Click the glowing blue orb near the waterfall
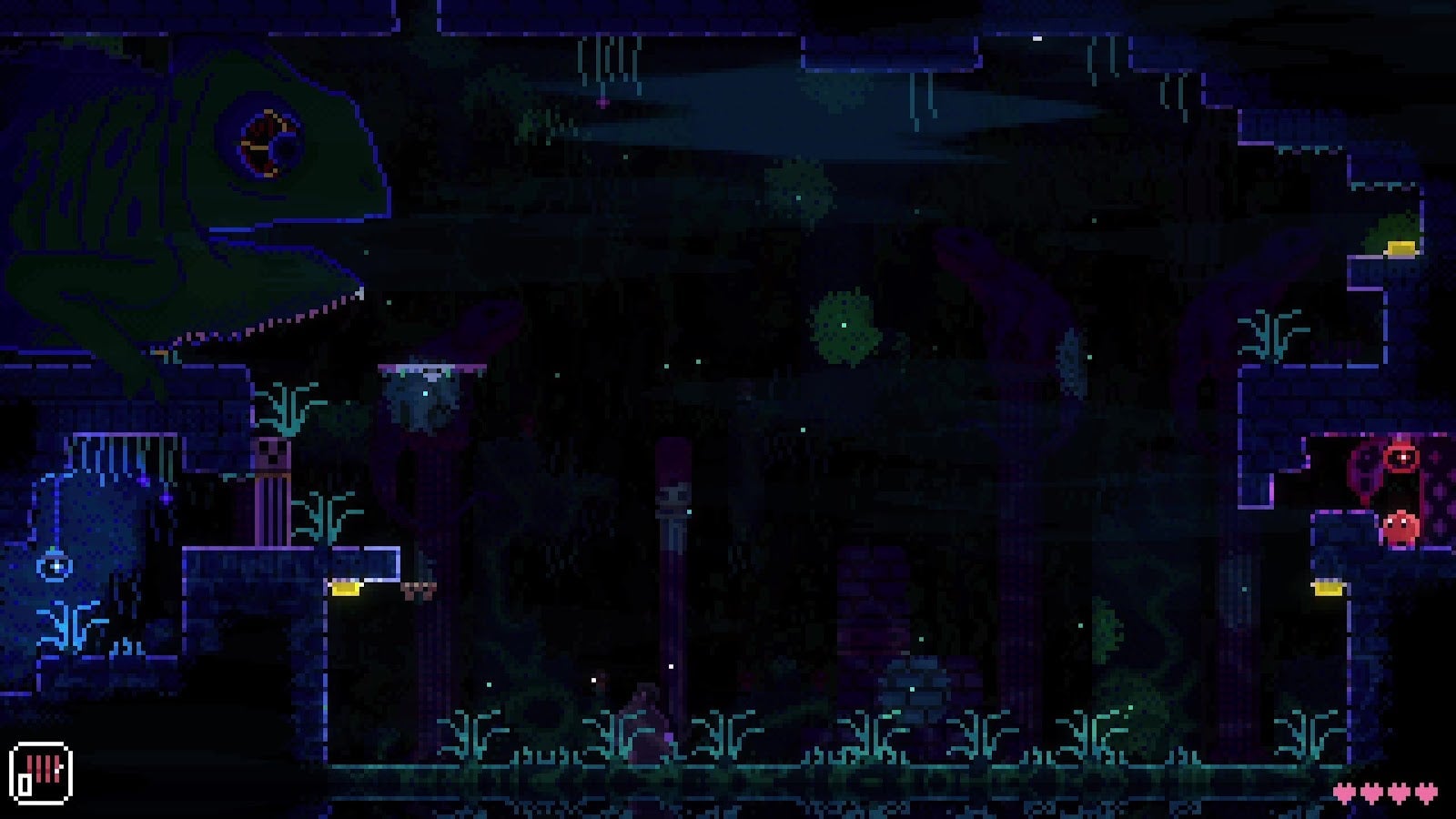Viewport: 1456px width, 819px height. click(55, 566)
